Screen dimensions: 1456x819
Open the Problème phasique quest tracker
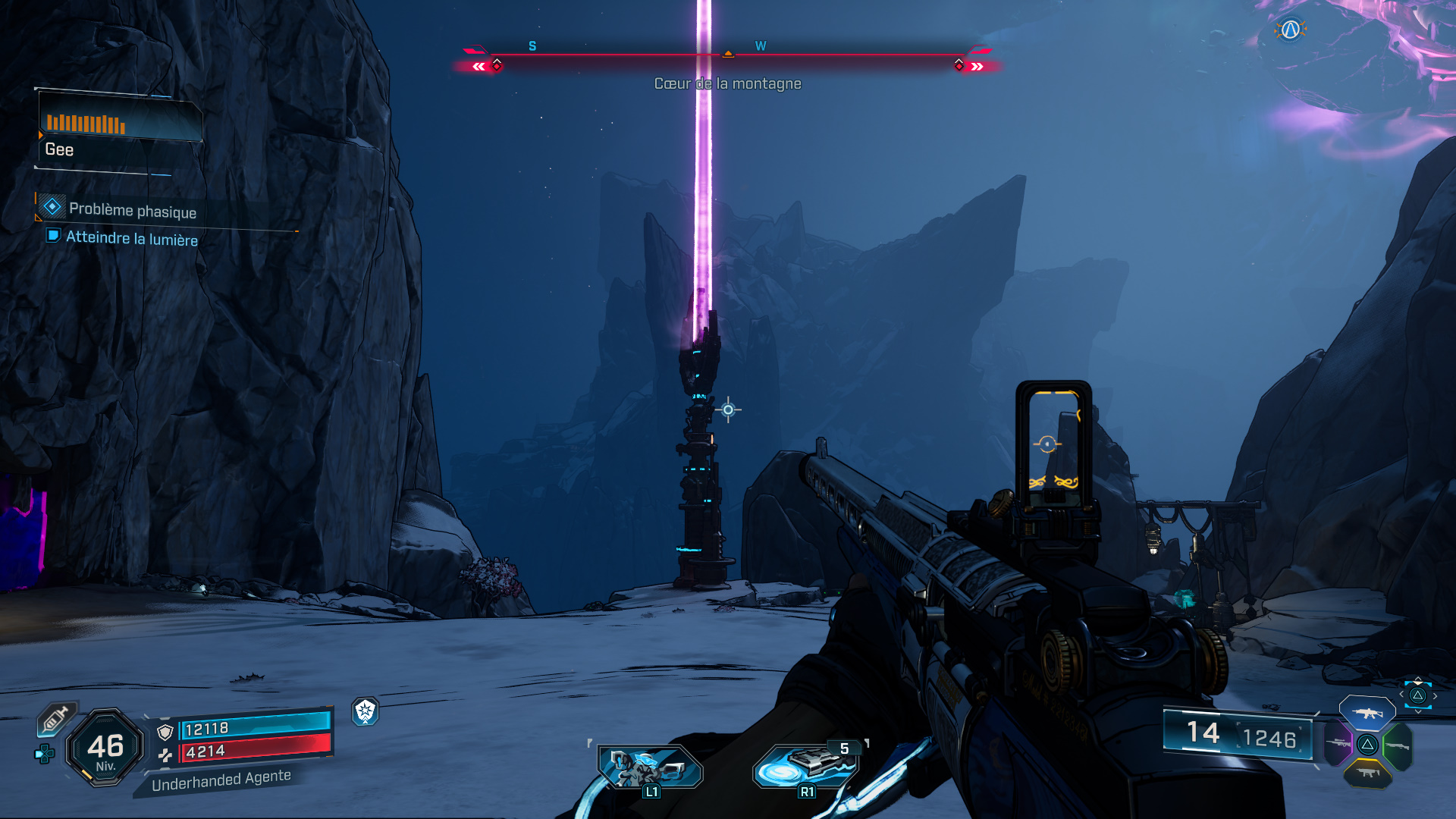132,210
